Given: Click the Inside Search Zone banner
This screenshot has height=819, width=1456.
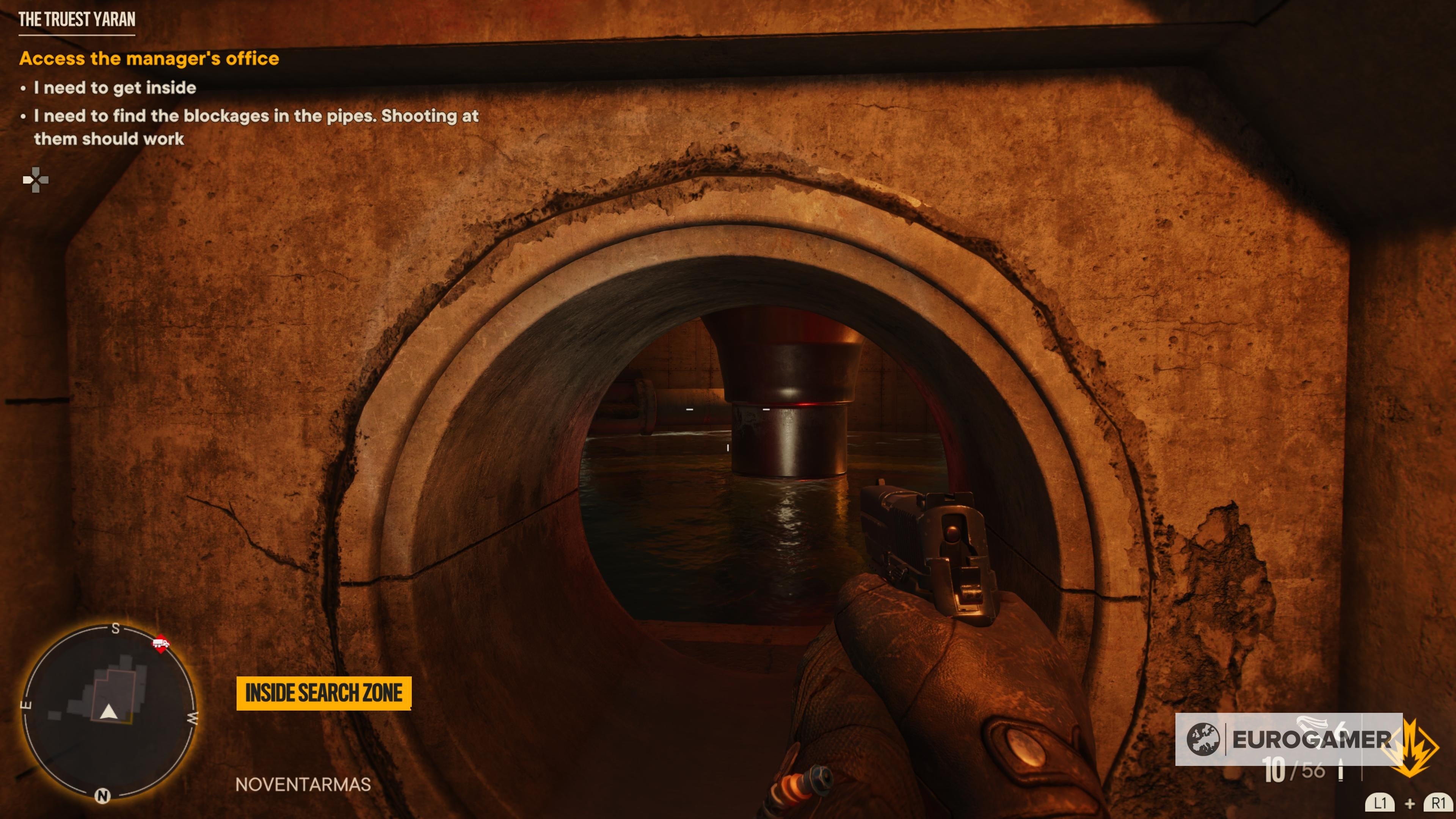Looking at the screenshot, I should coord(323,693).
